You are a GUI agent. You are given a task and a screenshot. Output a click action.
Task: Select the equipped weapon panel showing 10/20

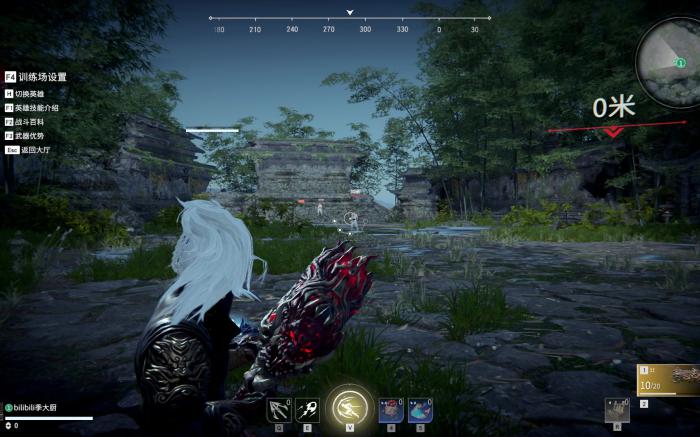(x=669, y=380)
